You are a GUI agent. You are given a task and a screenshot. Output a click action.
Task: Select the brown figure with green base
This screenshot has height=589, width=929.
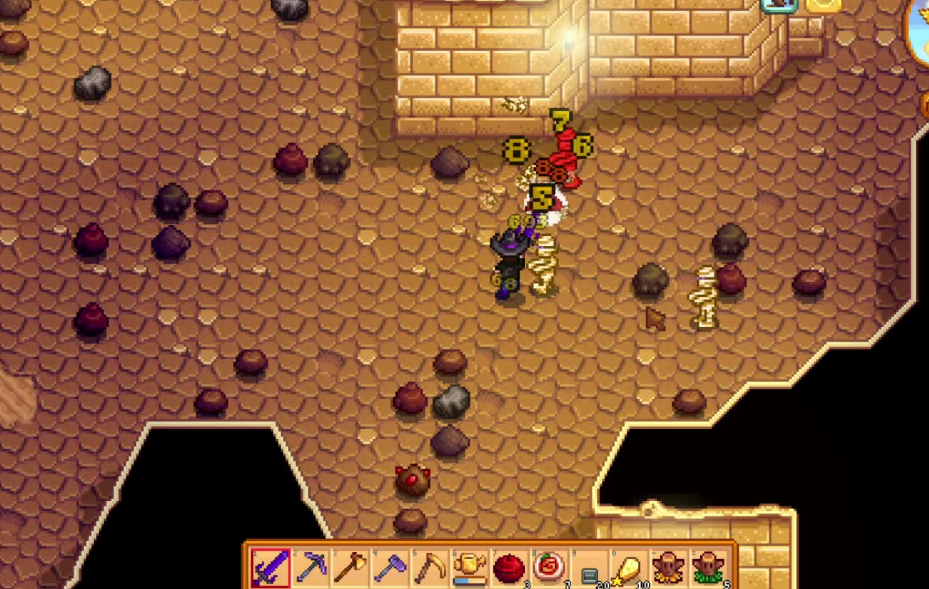[x=707, y=568]
